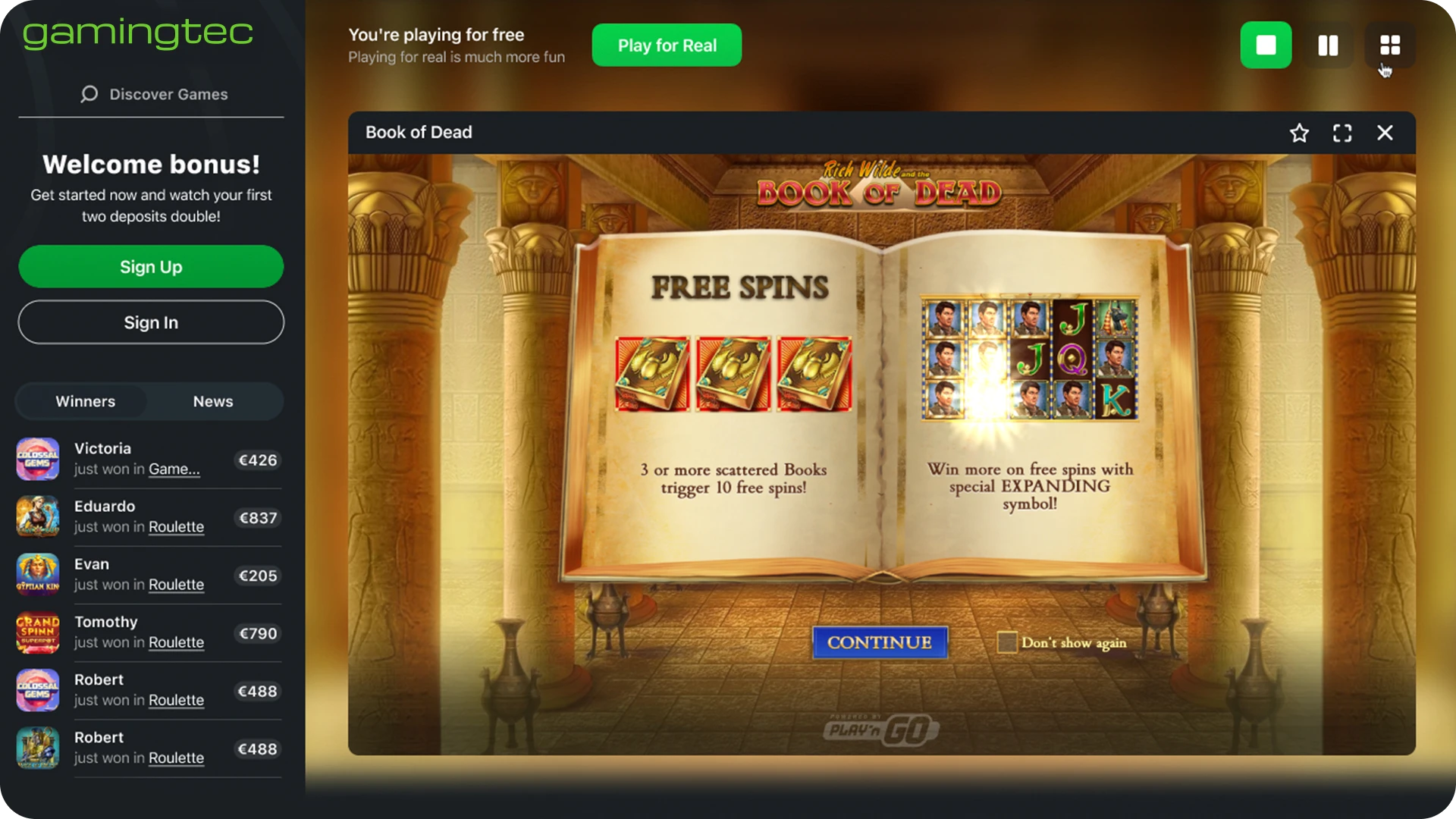Go to the gamingtec logo home
Viewport: 1456px width, 819px height.
(137, 33)
